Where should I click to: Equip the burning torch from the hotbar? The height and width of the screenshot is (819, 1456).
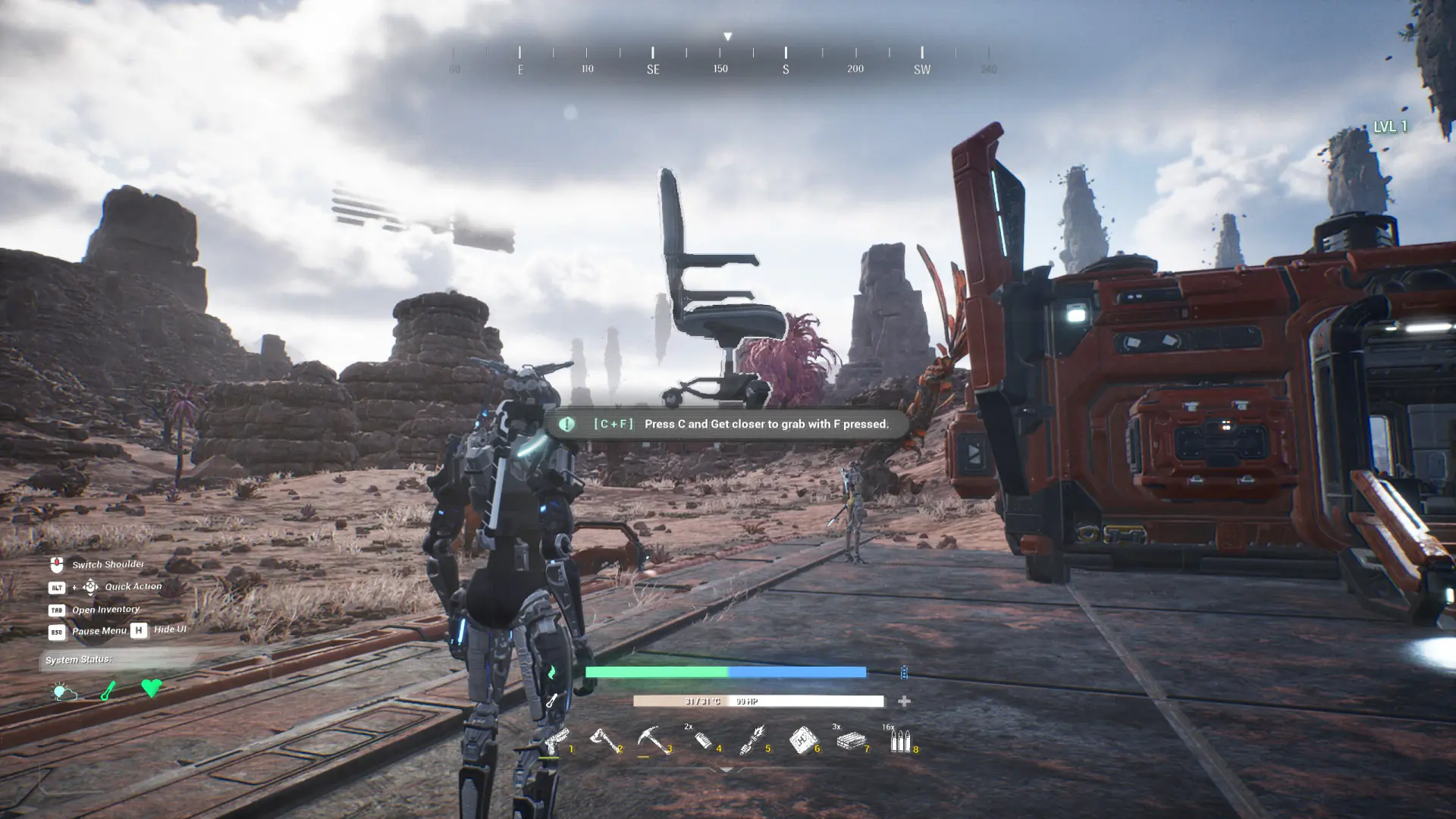click(x=752, y=739)
